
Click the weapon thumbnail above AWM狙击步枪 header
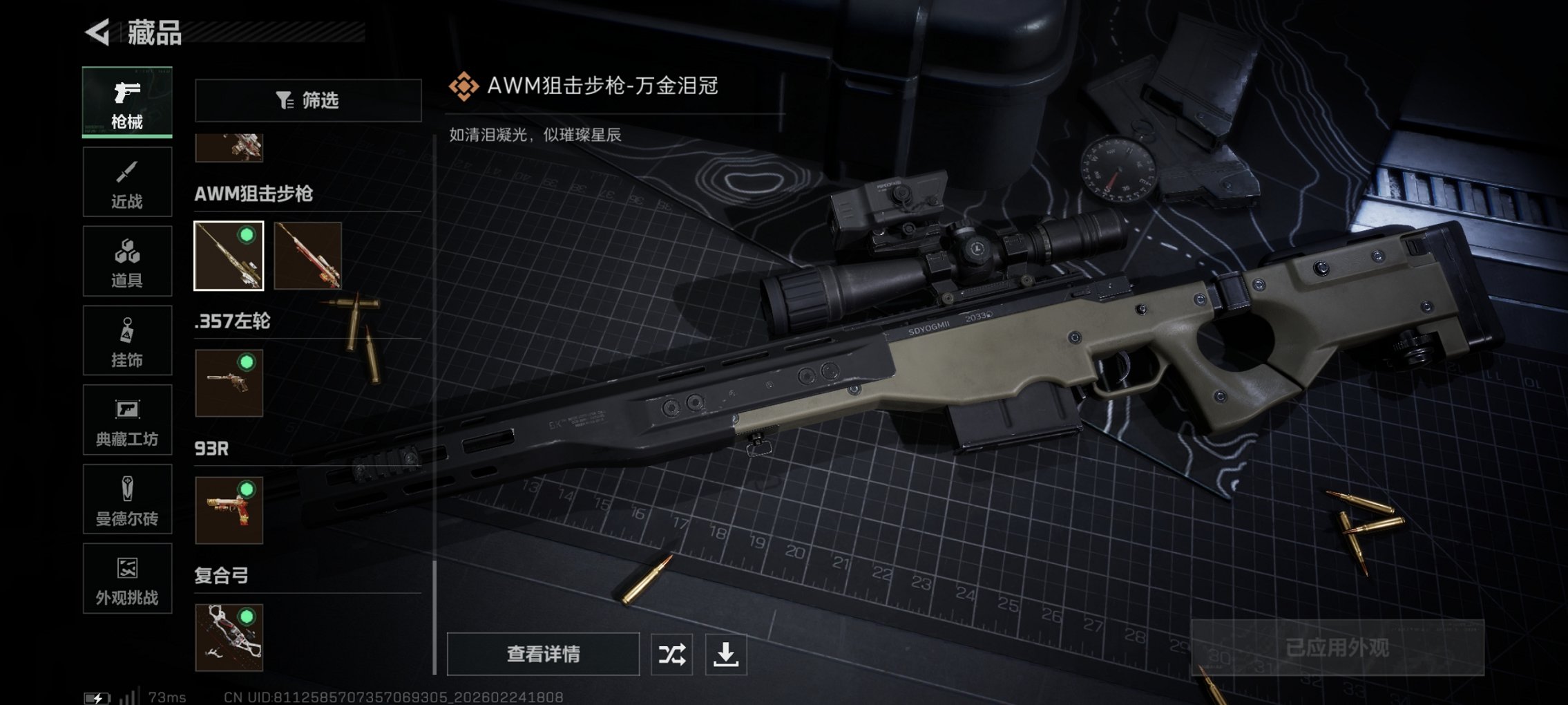(229, 147)
